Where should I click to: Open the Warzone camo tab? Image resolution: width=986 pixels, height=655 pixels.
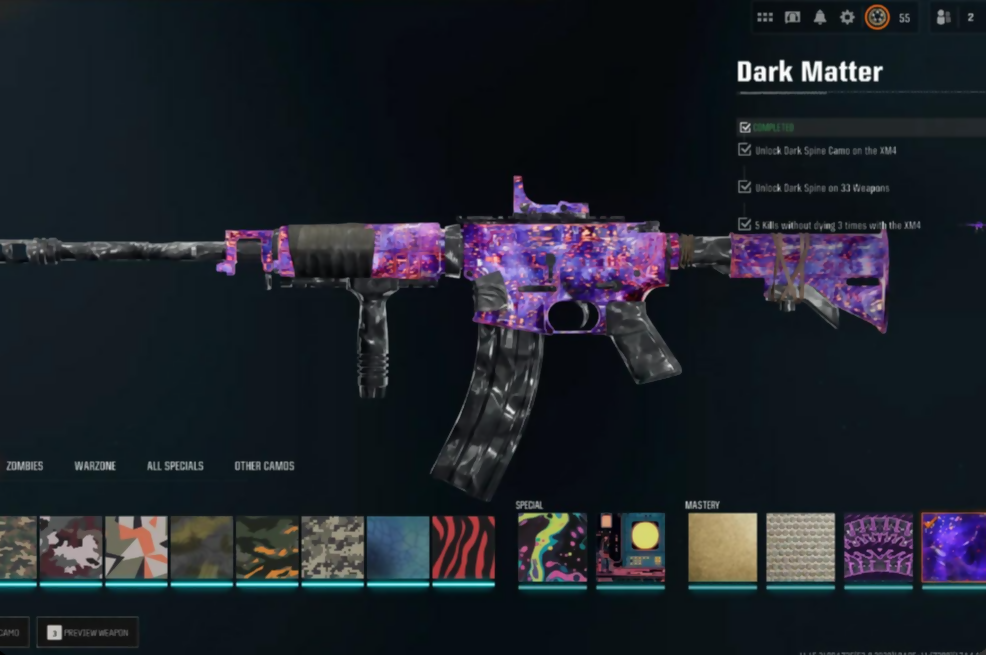(x=96, y=466)
